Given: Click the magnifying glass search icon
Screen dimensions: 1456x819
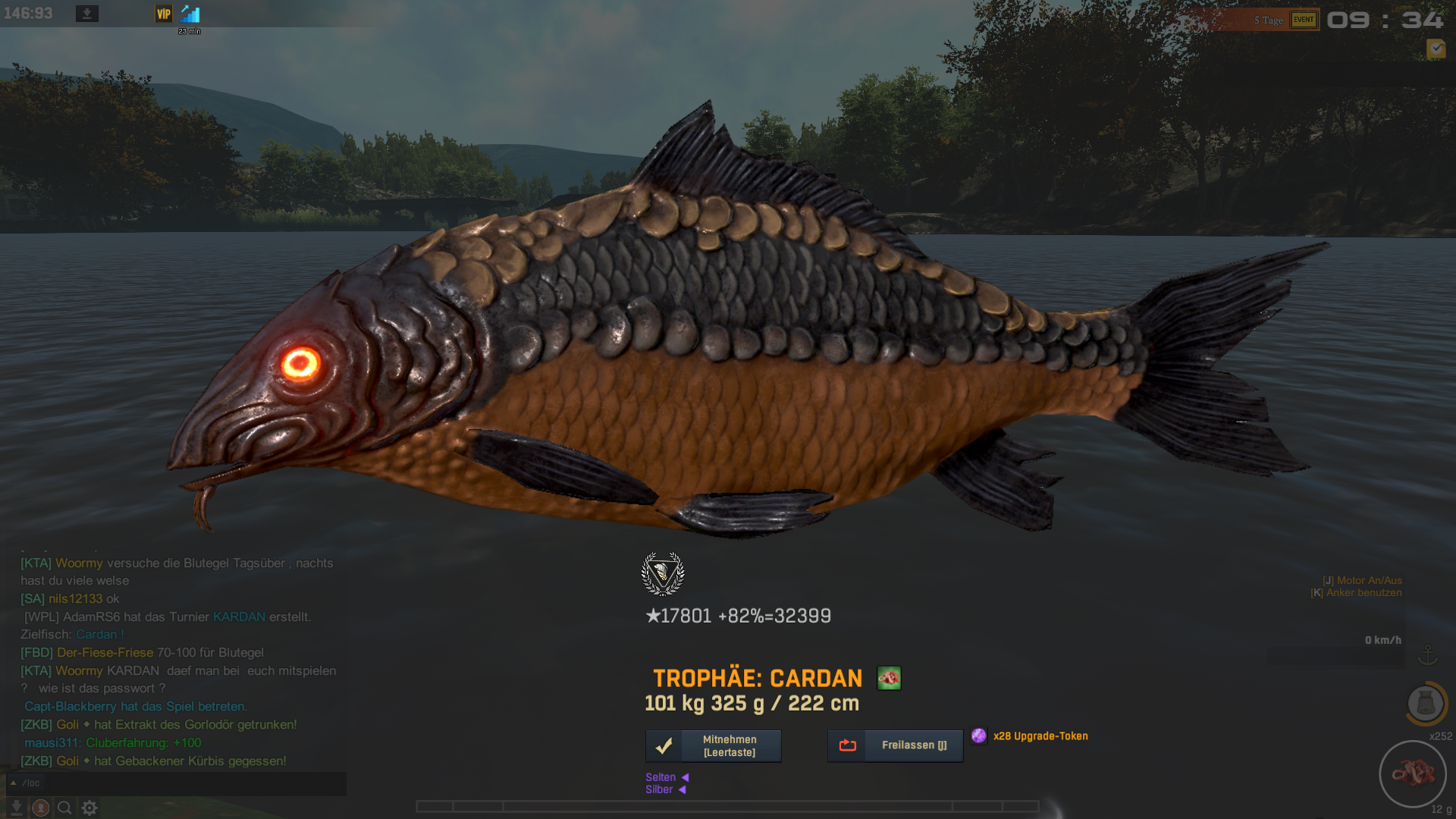Looking at the screenshot, I should pyautogui.click(x=65, y=808).
